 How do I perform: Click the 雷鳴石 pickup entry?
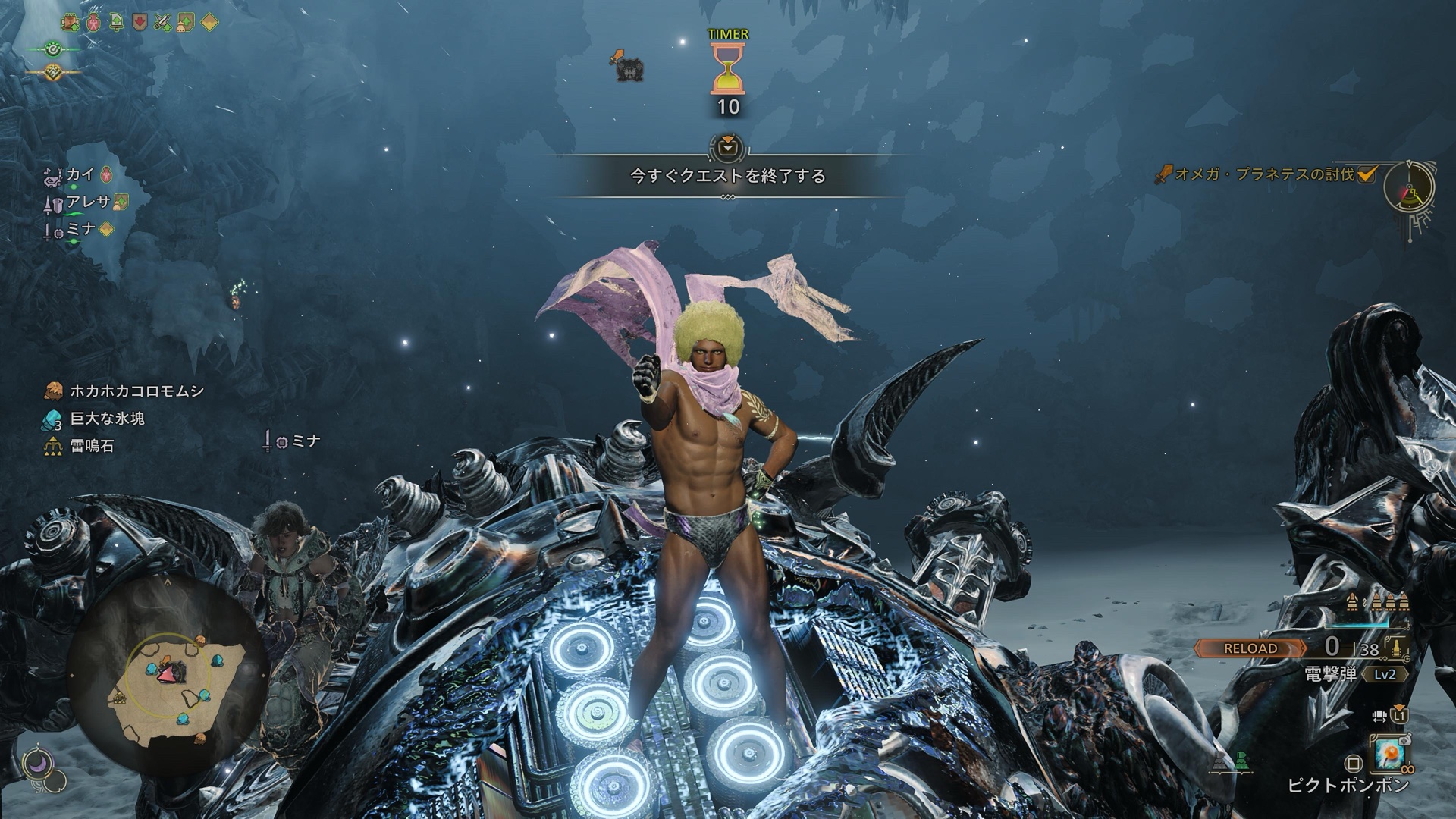click(x=91, y=446)
